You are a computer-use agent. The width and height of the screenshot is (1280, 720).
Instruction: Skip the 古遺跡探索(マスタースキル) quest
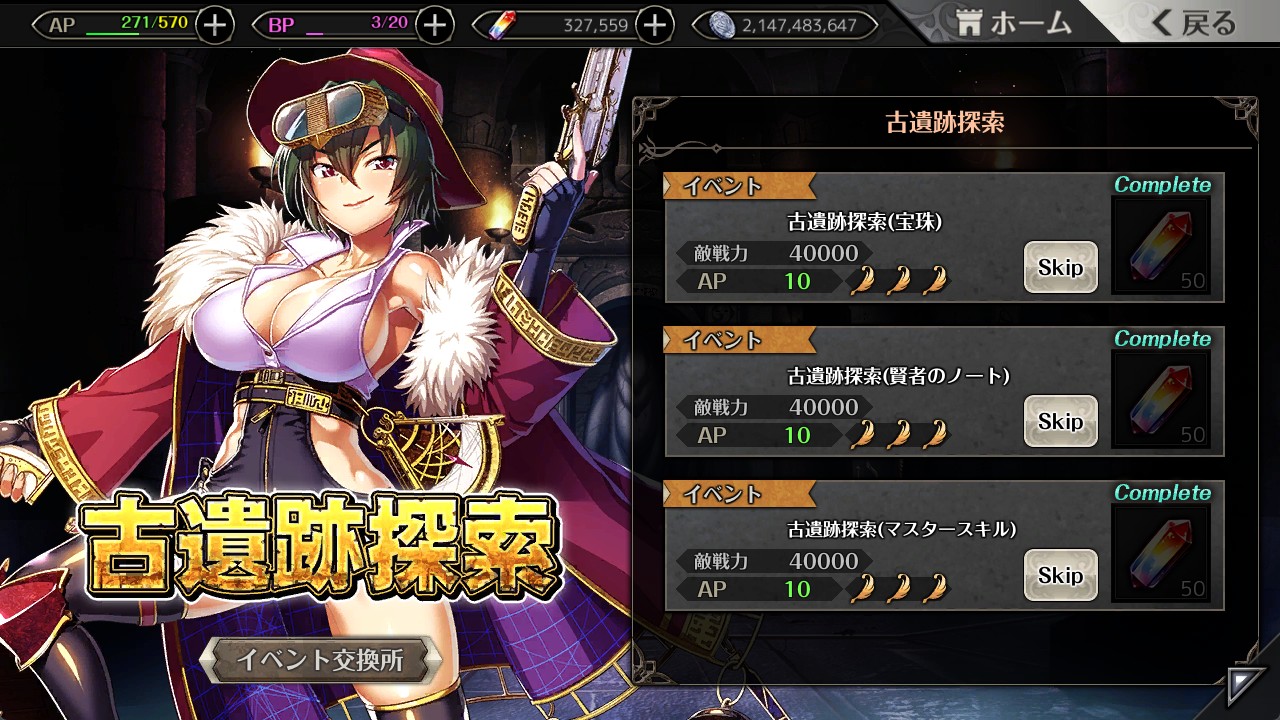(1060, 575)
